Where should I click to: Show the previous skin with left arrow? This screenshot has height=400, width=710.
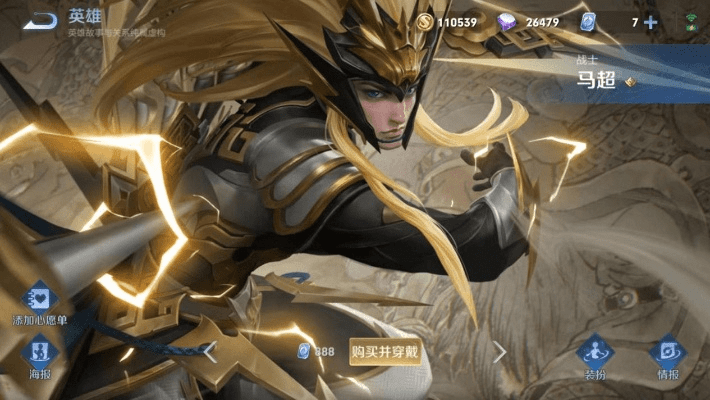coord(210,351)
